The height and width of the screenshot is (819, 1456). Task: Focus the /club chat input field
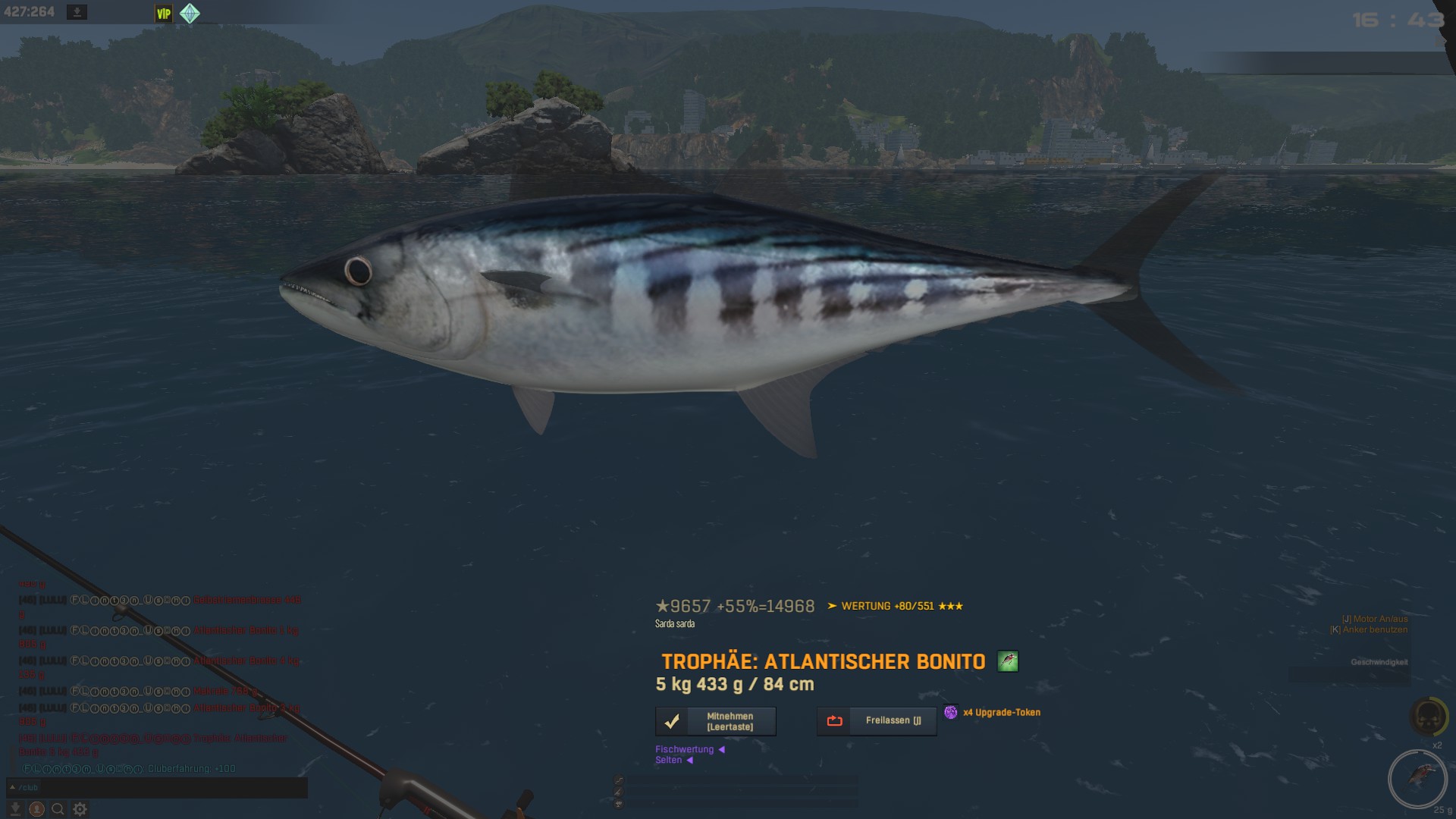(x=159, y=788)
